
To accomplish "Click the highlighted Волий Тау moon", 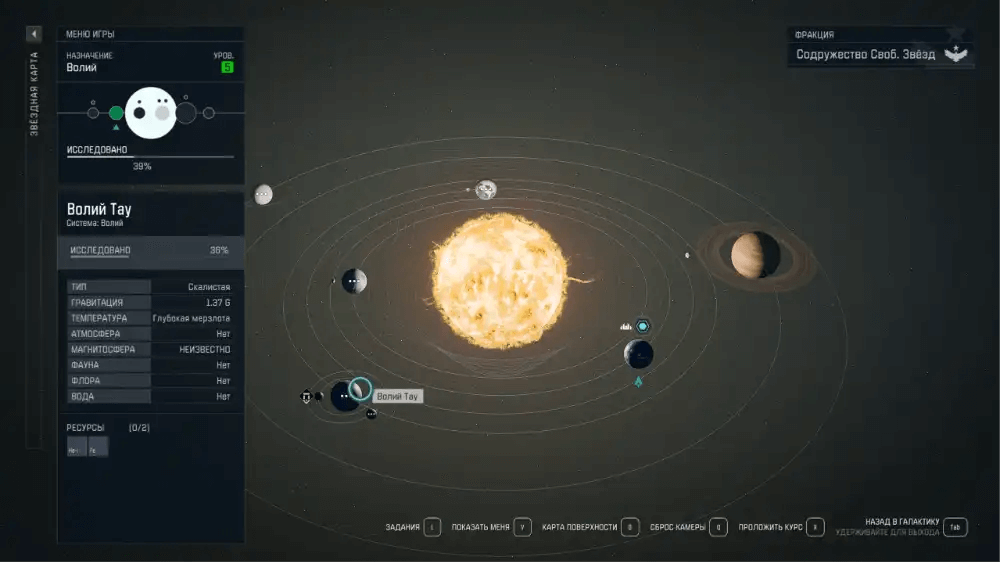I will (360, 389).
